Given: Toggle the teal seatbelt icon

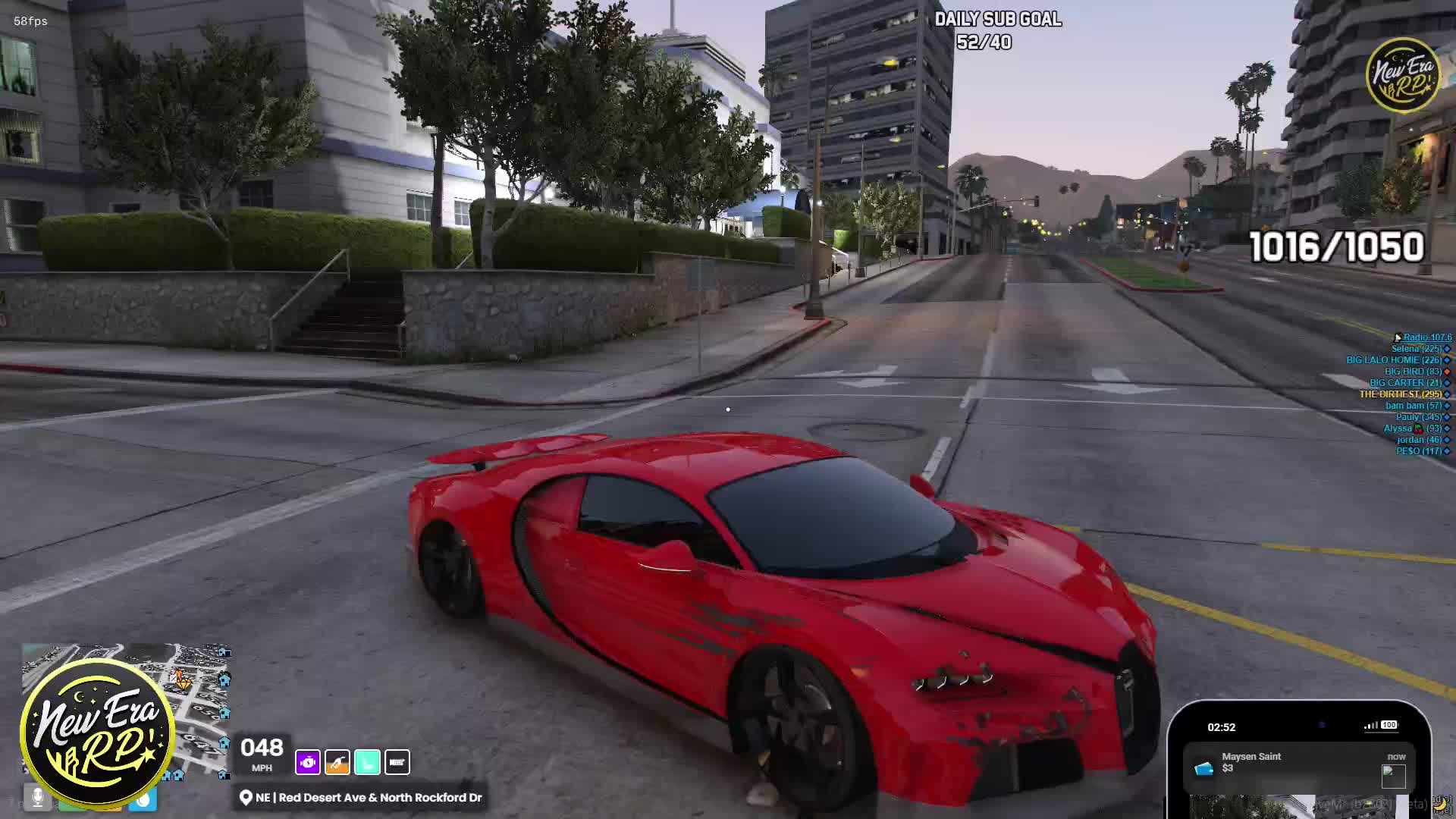Looking at the screenshot, I should [367, 762].
